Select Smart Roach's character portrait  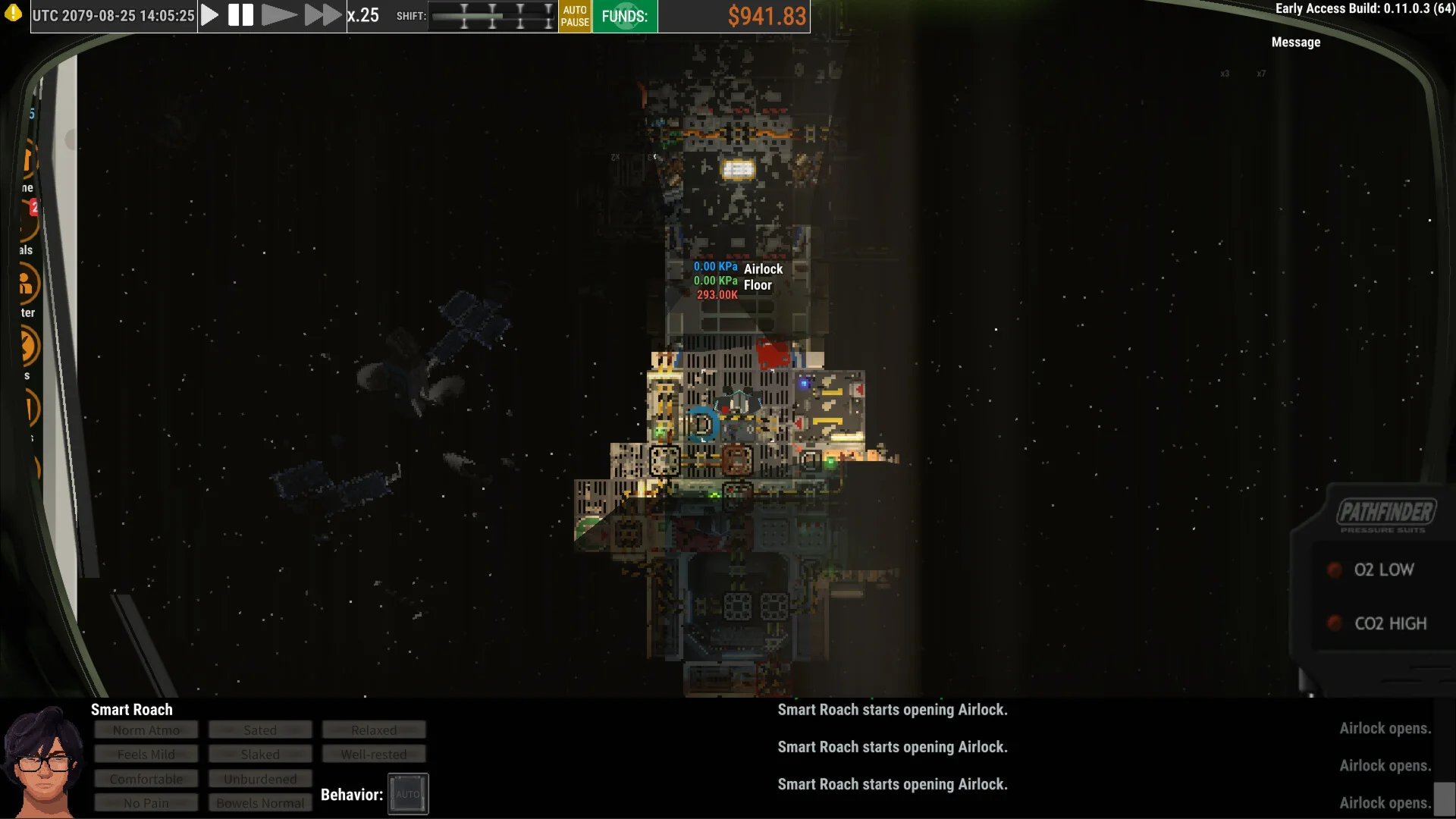pyautogui.click(x=42, y=762)
